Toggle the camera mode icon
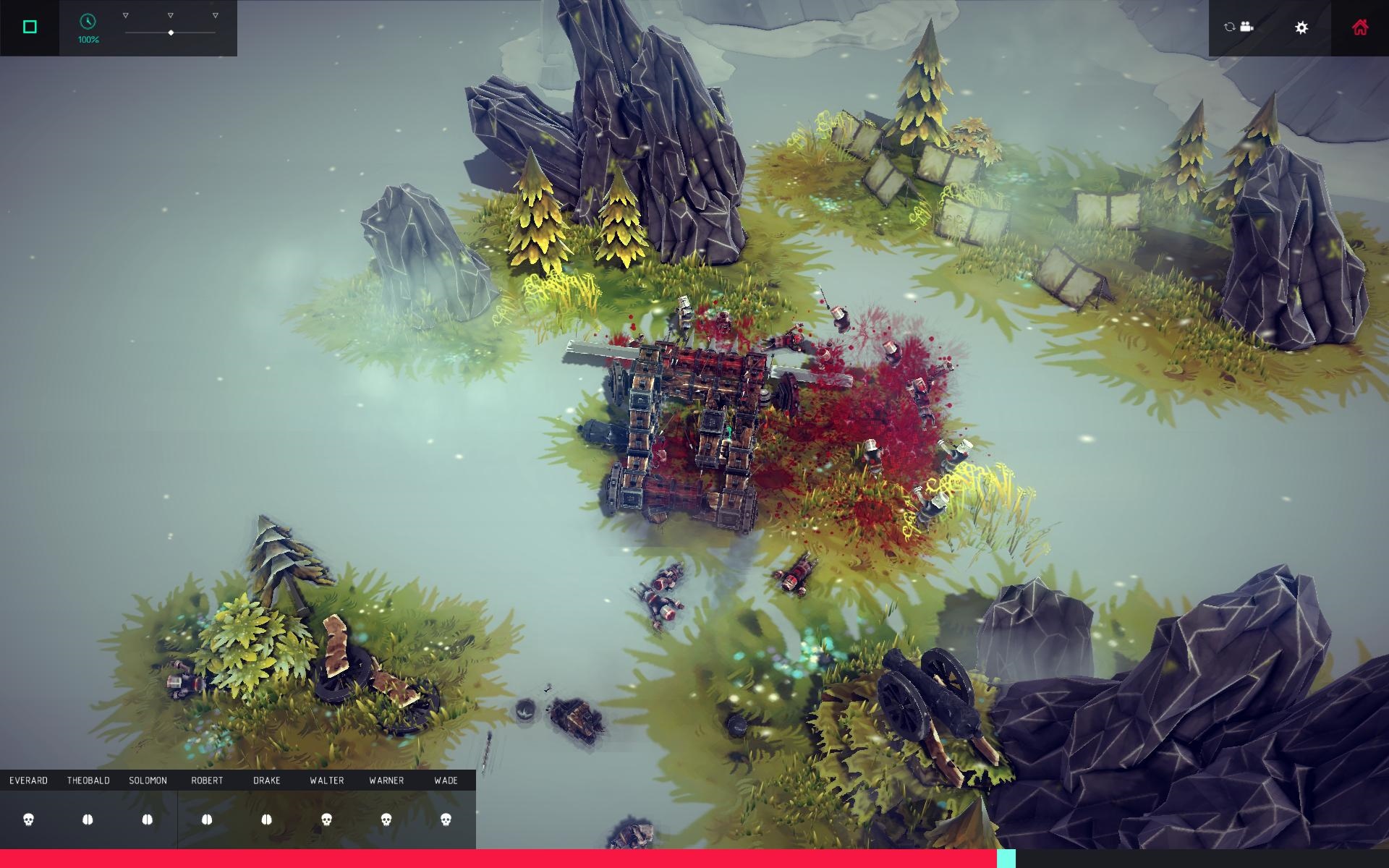Image resolution: width=1389 pixels, height=868 pixels. tap(1239, 27)
